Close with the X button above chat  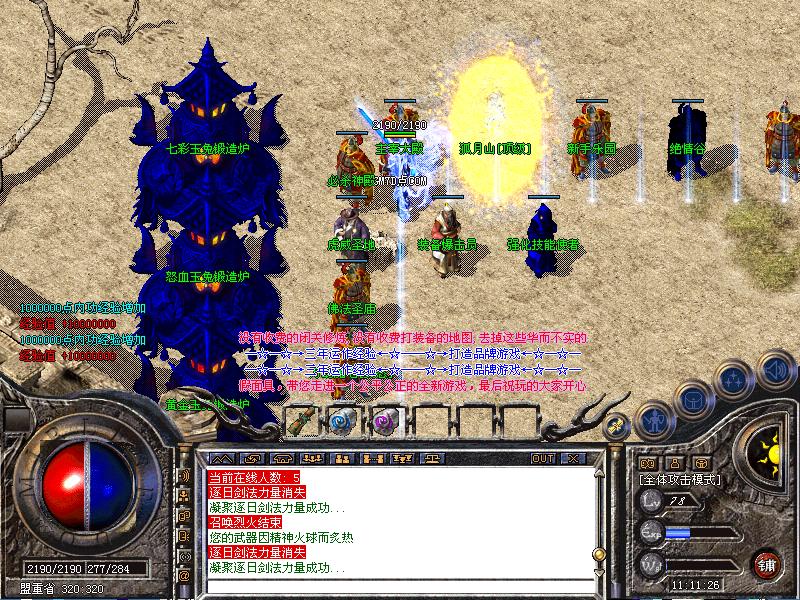click(574, 459)
